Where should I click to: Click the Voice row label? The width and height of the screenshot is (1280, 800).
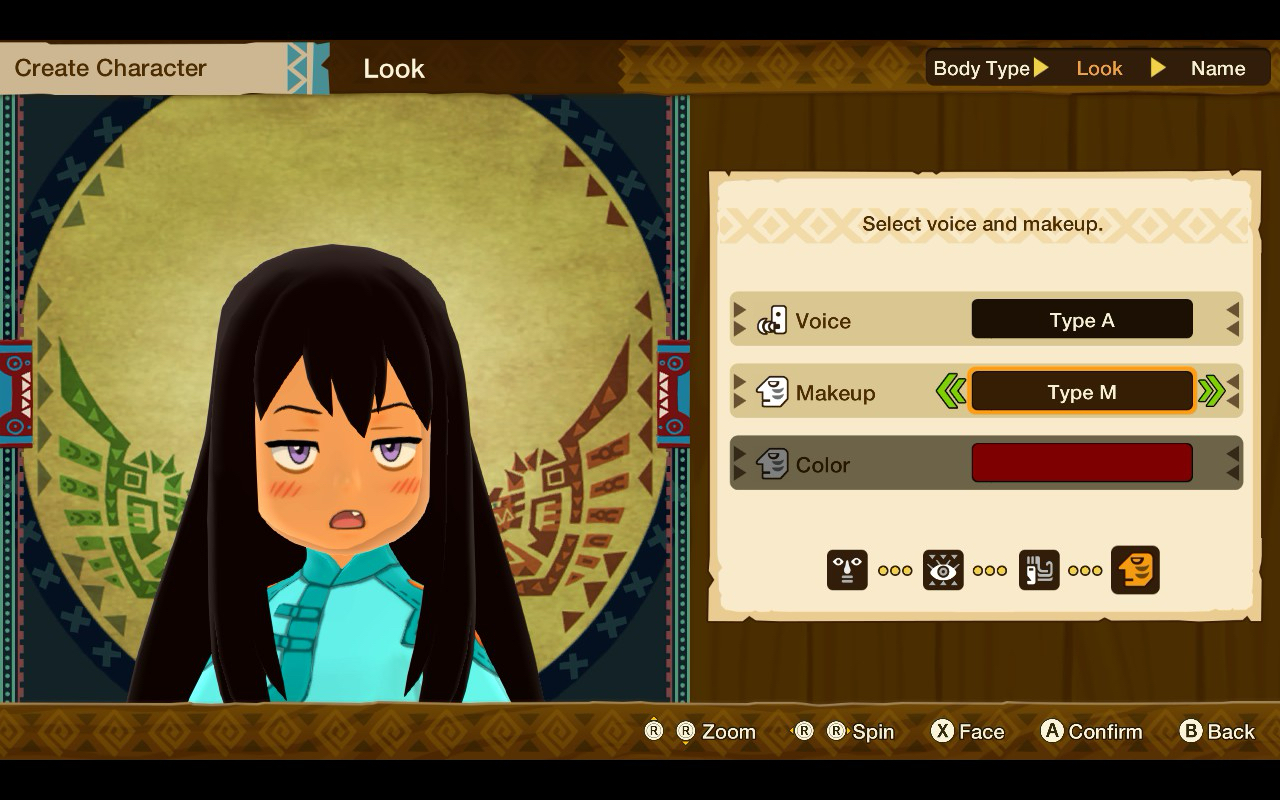(822, 321)
